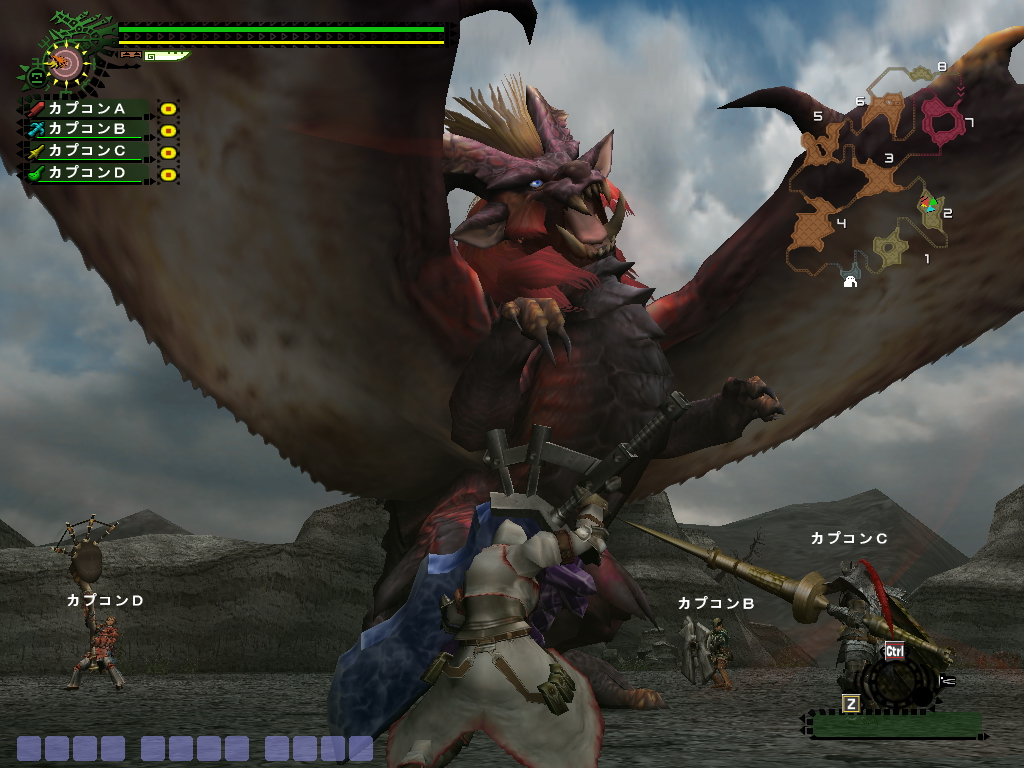Image resolution: width=1024 pixels, height=768 pixels.
Task: Select the pink area 7 on the minimap
Action: tap(942, 120)
